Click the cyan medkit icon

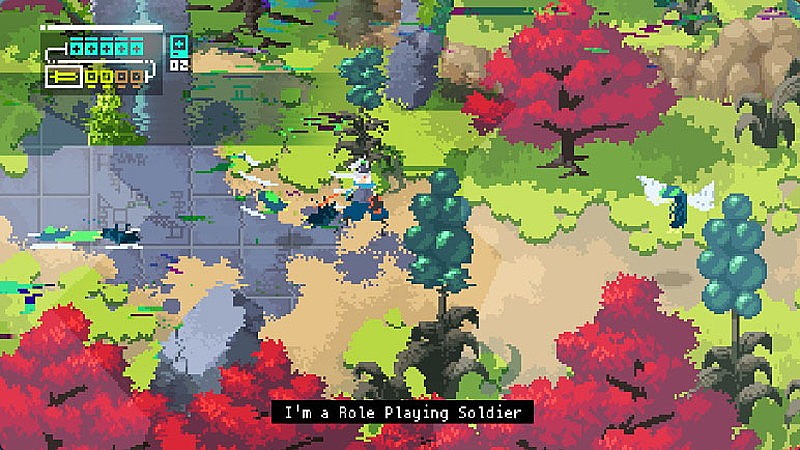pyautogui.click(x=178, y=47)
